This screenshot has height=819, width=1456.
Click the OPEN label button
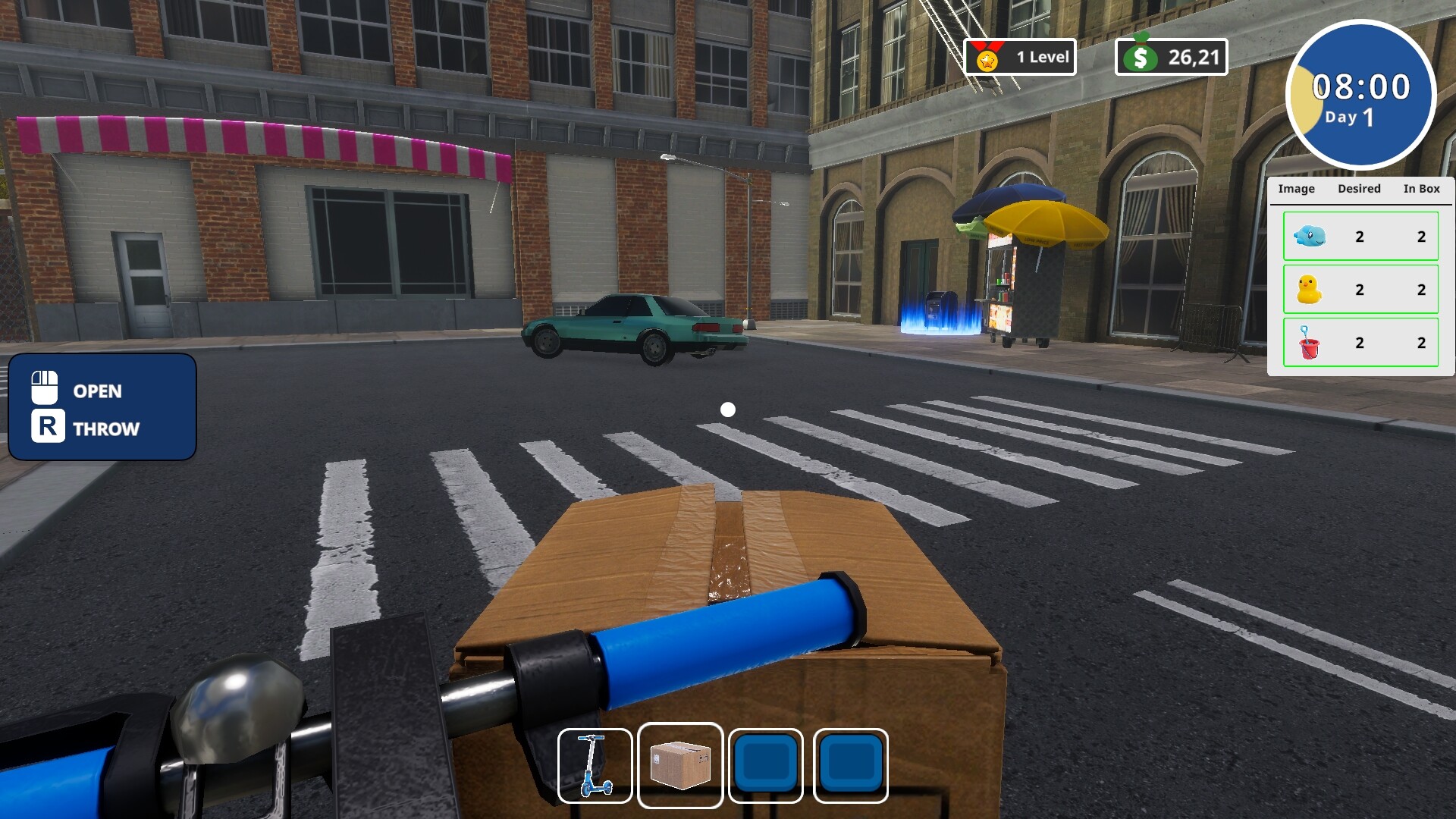(x=96, y=391)
